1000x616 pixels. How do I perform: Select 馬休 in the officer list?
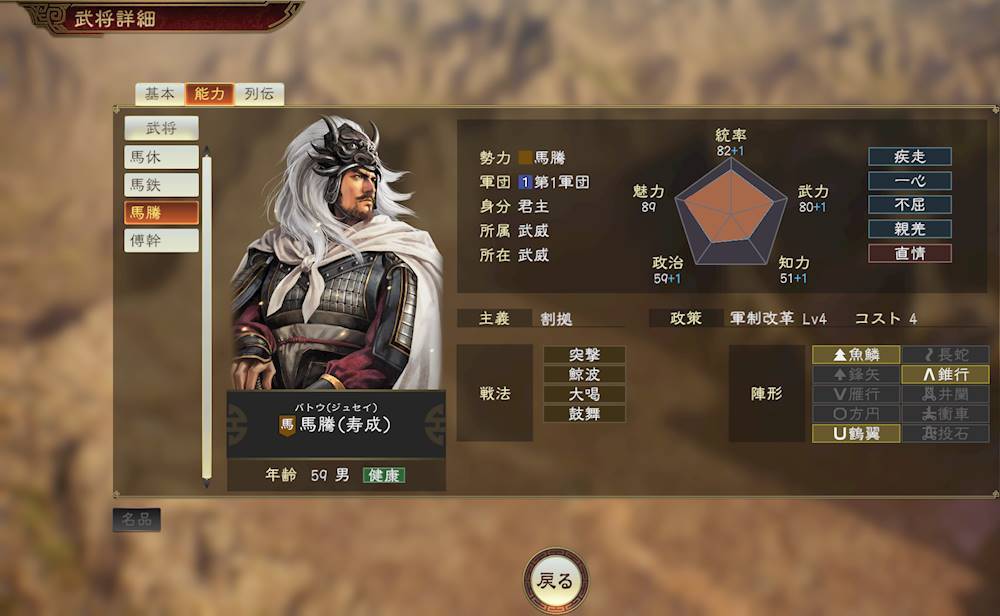pos(161,157)
